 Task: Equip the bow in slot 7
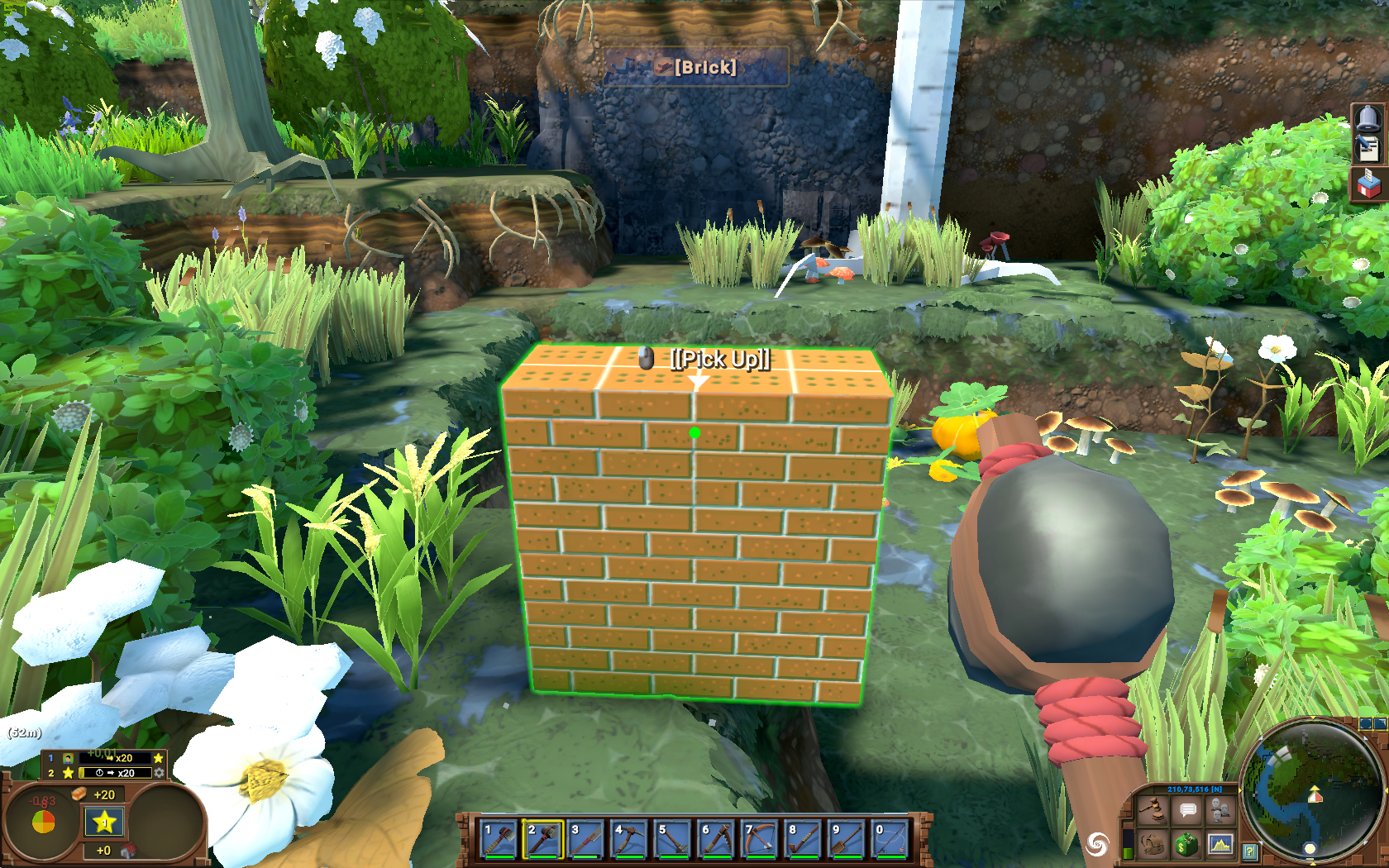tap(760, 839)
